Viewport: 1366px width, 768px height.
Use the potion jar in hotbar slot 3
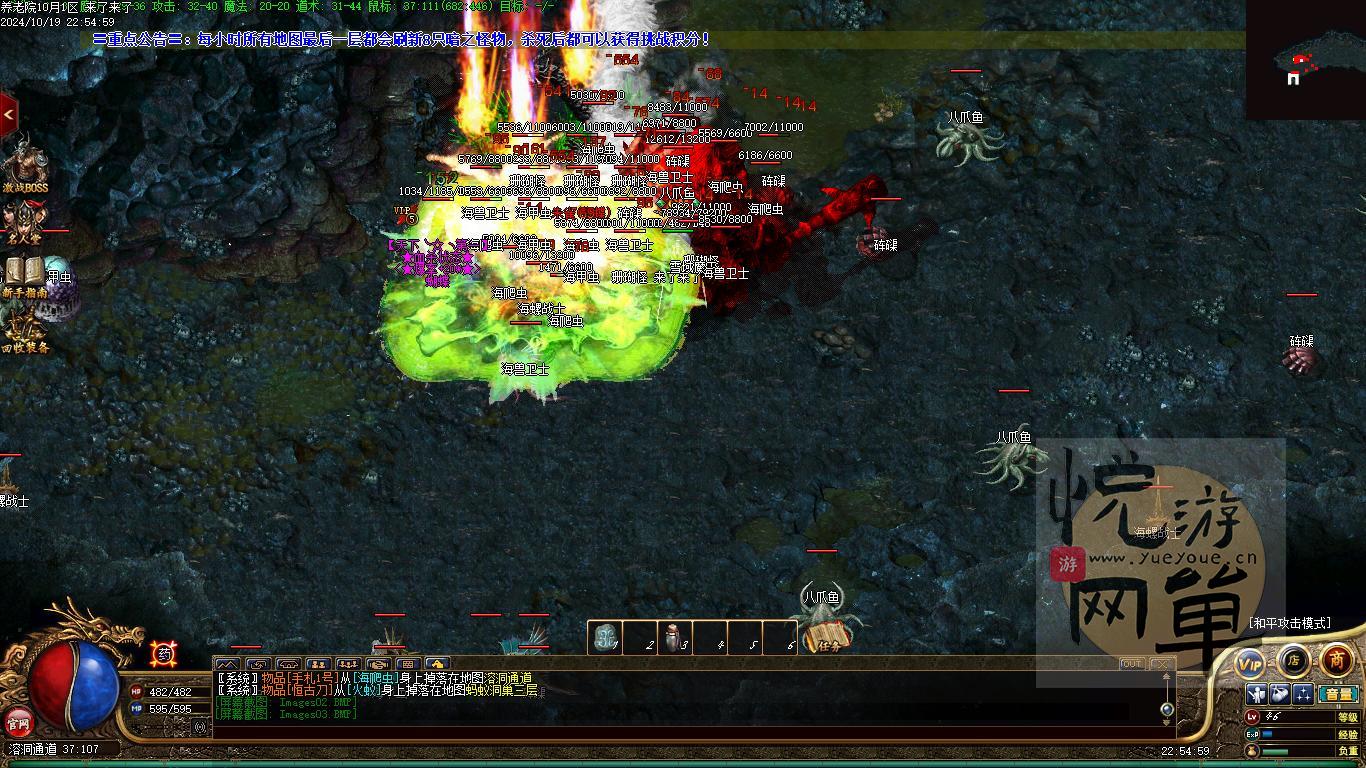[675, 638]
